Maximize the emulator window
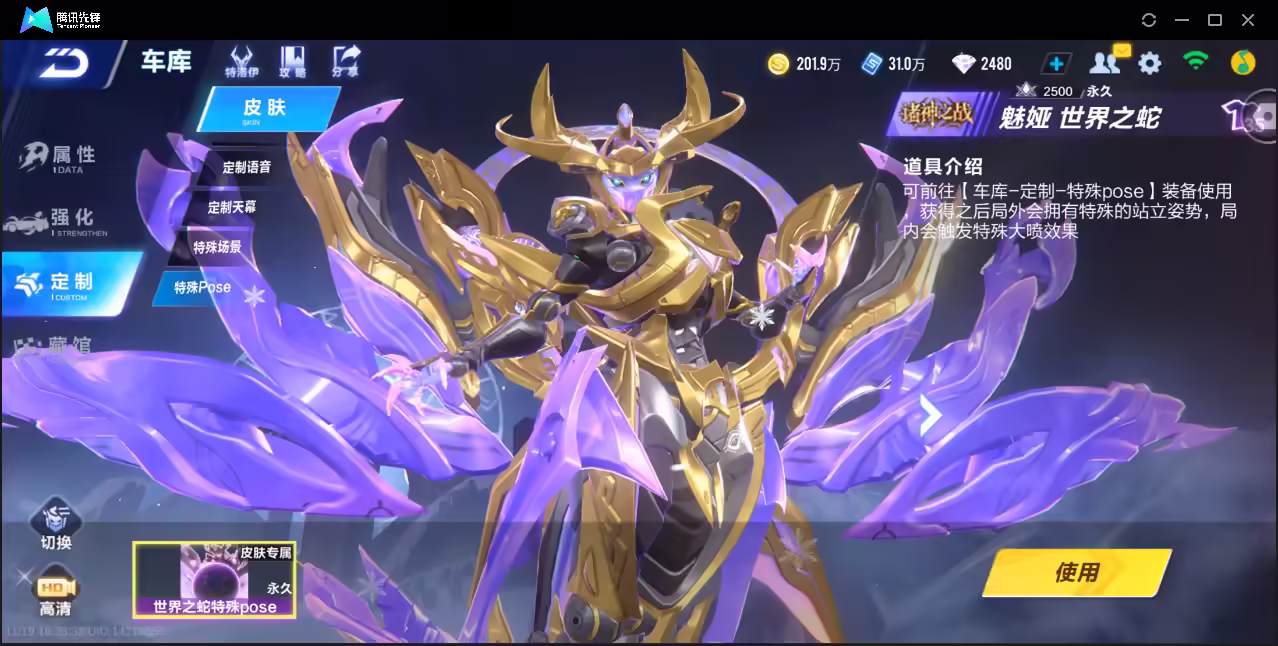Screen dimensions: 1278x646 (x=1215, y=20)
